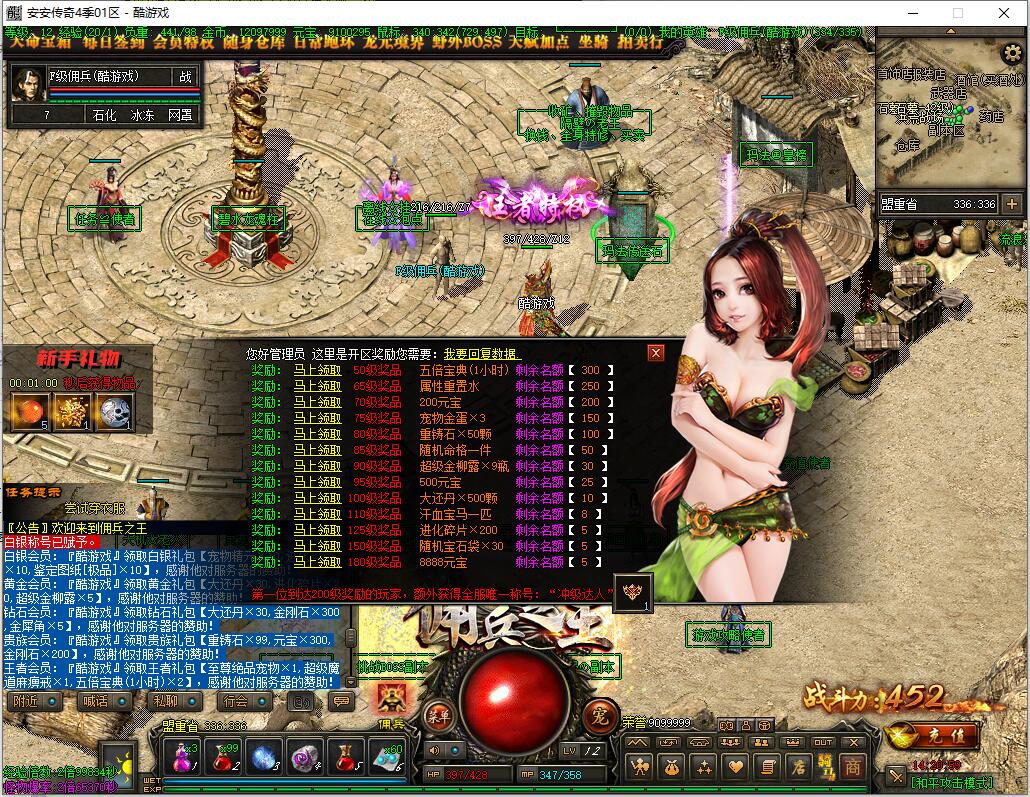Click the 我要回复数据 link
This screenshot has height=797, width=1030.
(481, 354)
